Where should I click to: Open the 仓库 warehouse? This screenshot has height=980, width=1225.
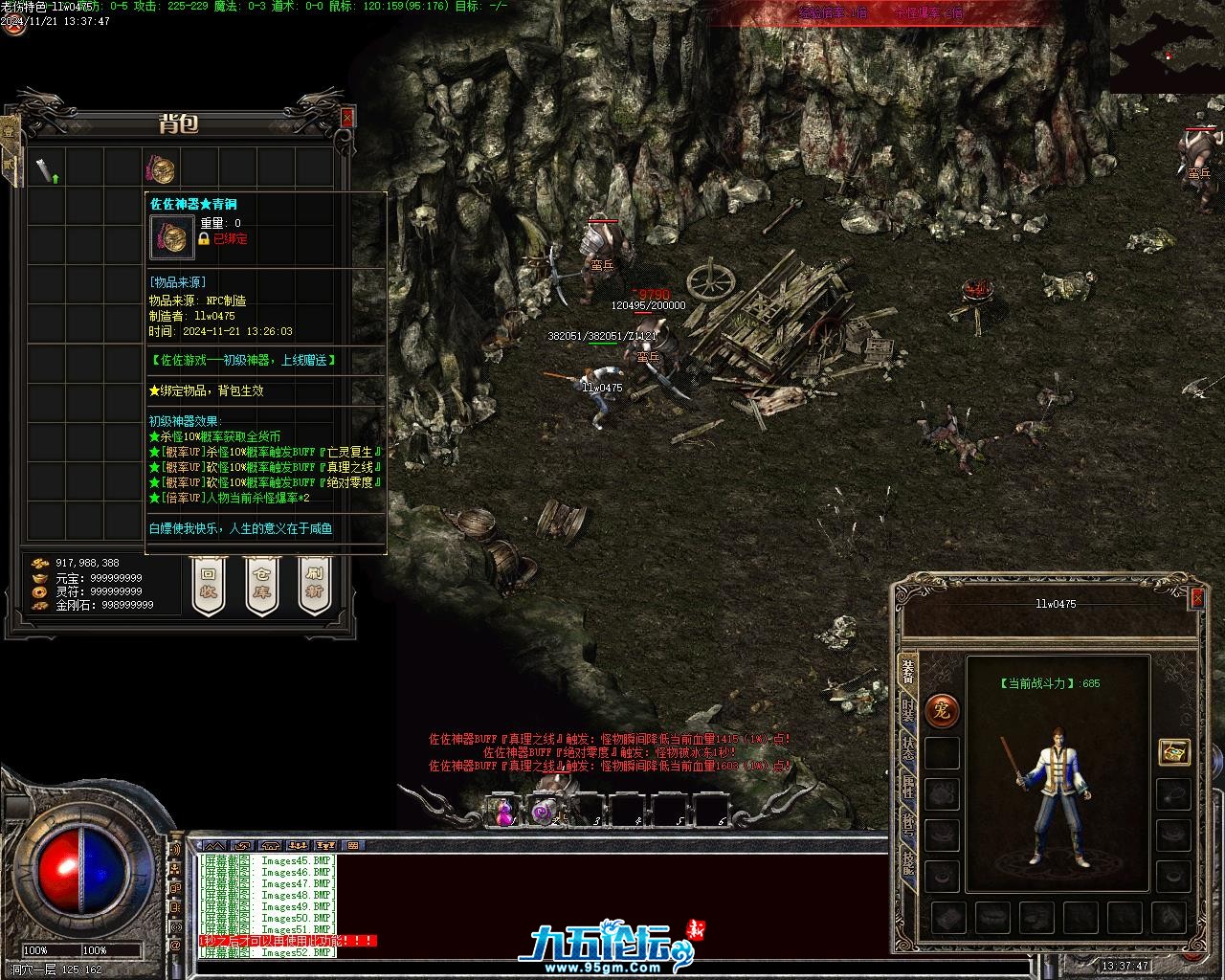[x=261, y=585]
